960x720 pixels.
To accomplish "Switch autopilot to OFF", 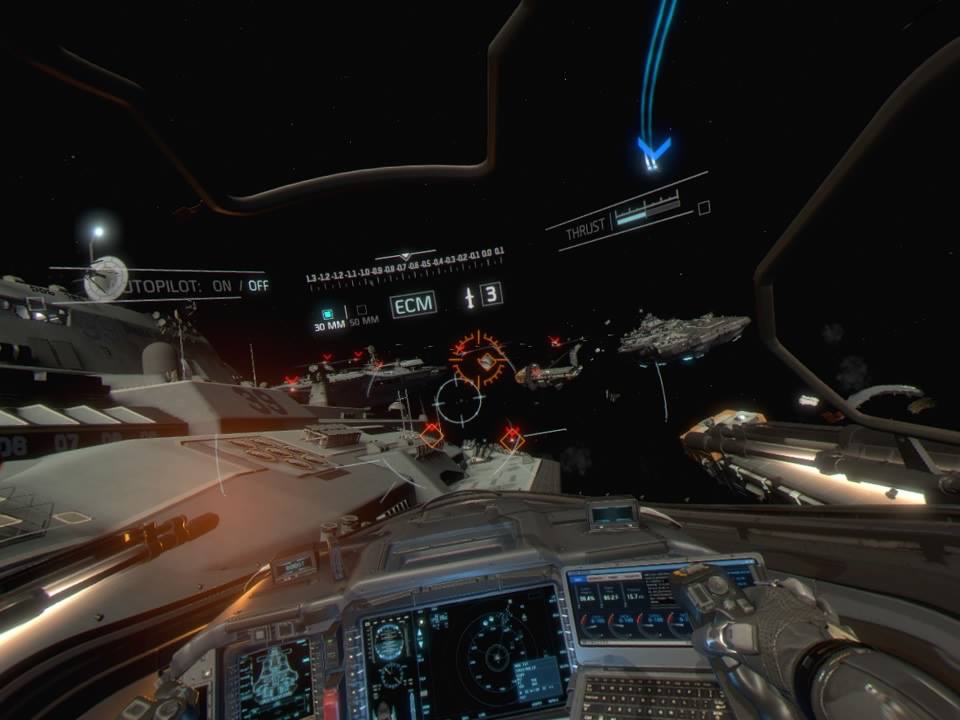I will (x=258, y=285).
